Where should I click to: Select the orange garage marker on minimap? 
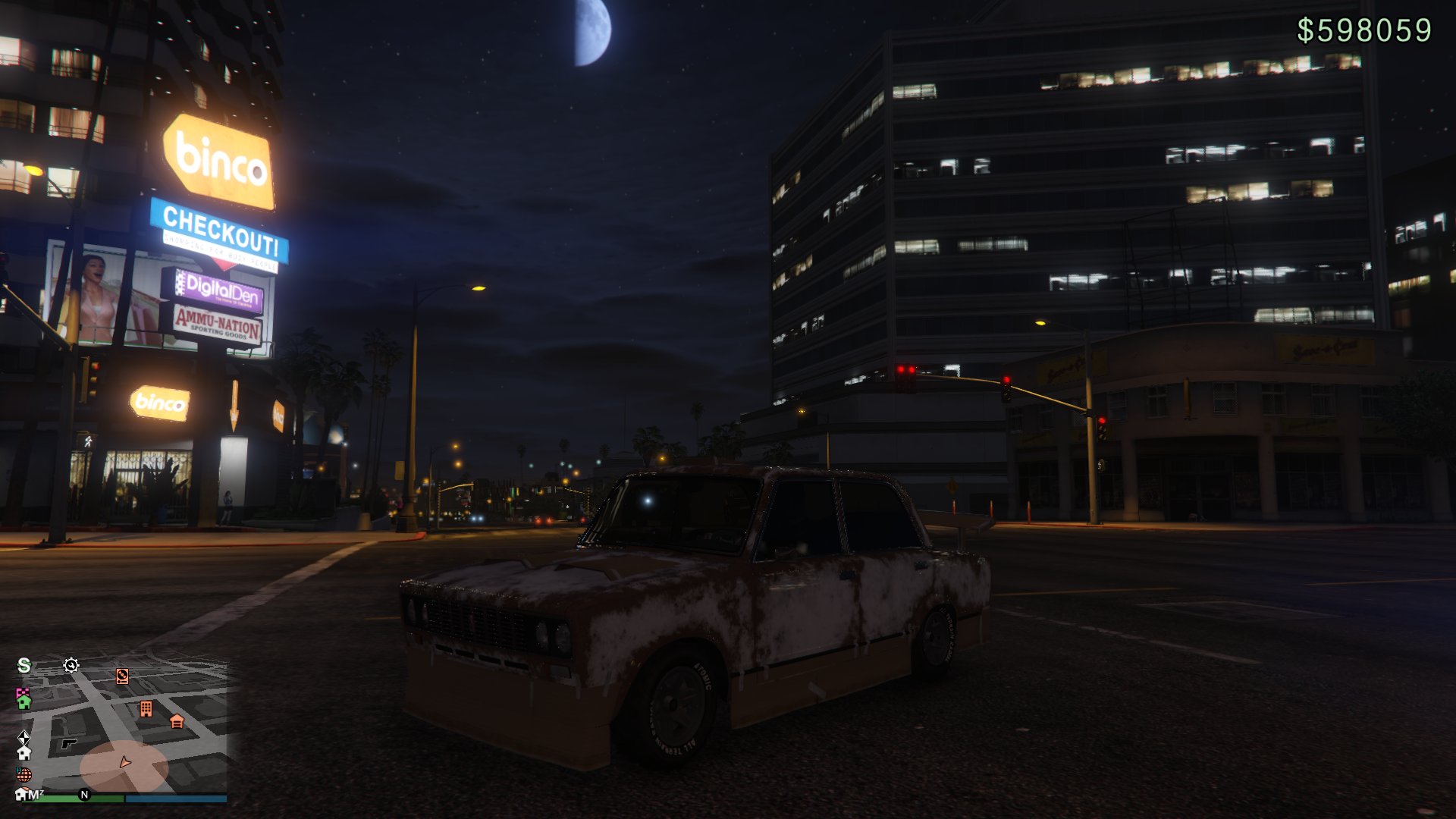point(177,721)
